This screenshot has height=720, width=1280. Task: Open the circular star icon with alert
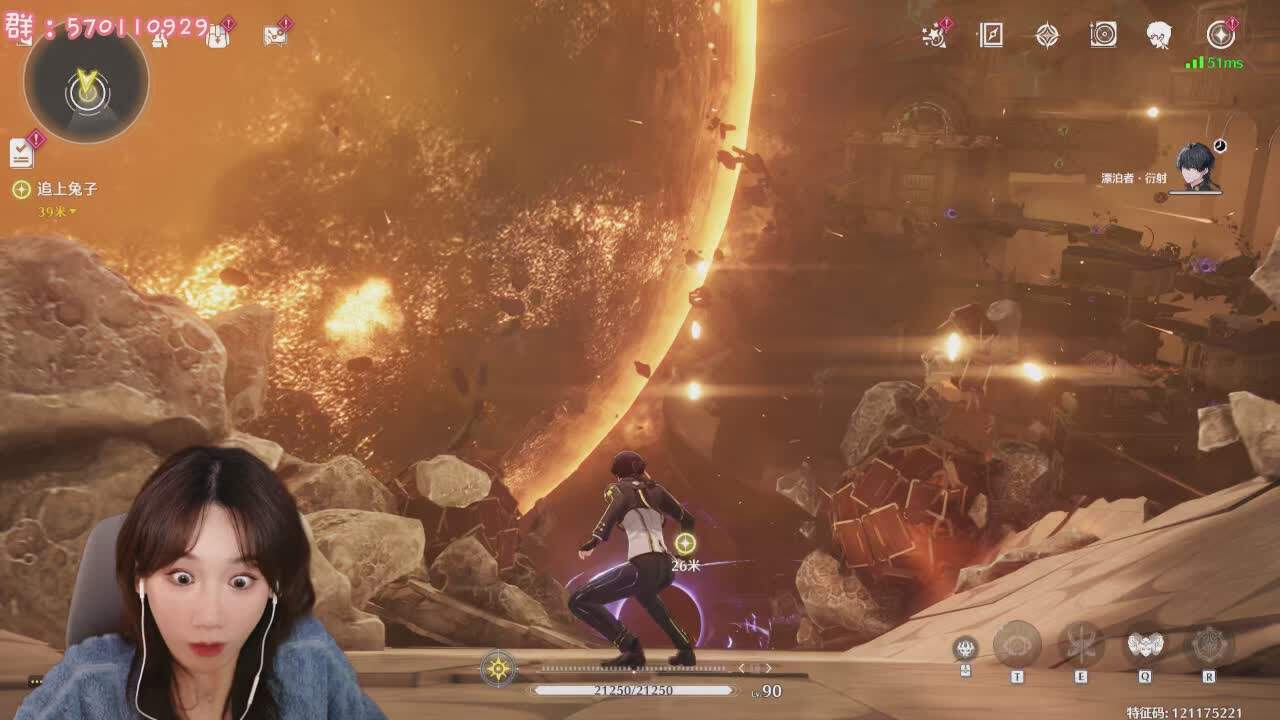1220,35
